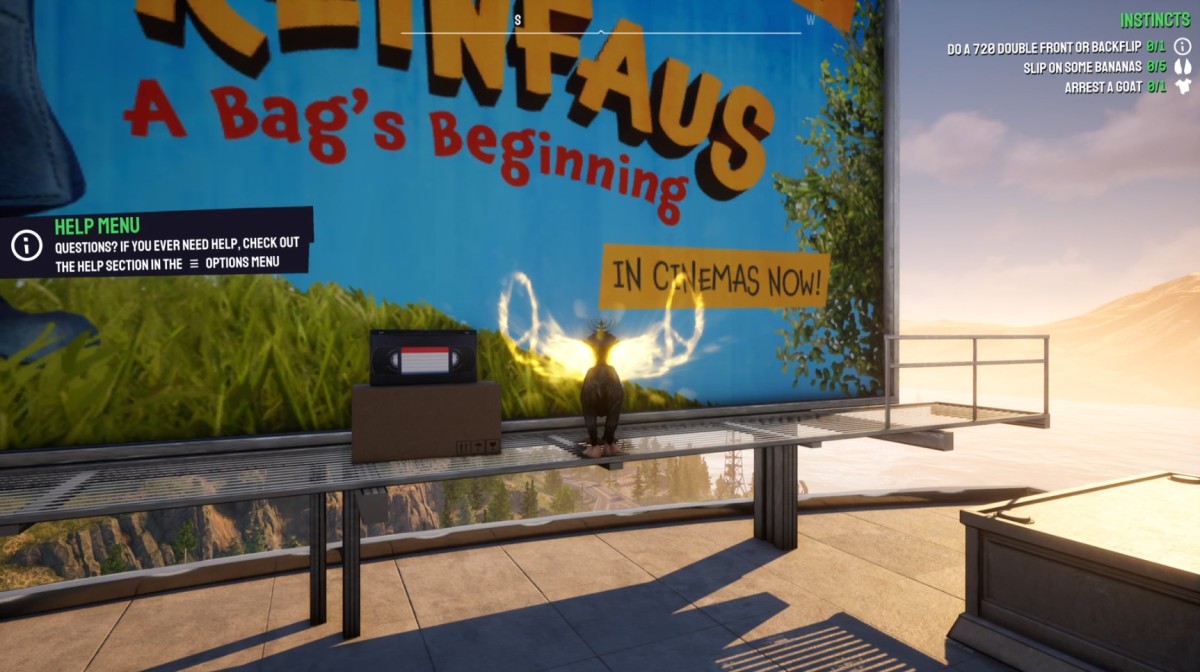Click the compass bar at the top

601,32
